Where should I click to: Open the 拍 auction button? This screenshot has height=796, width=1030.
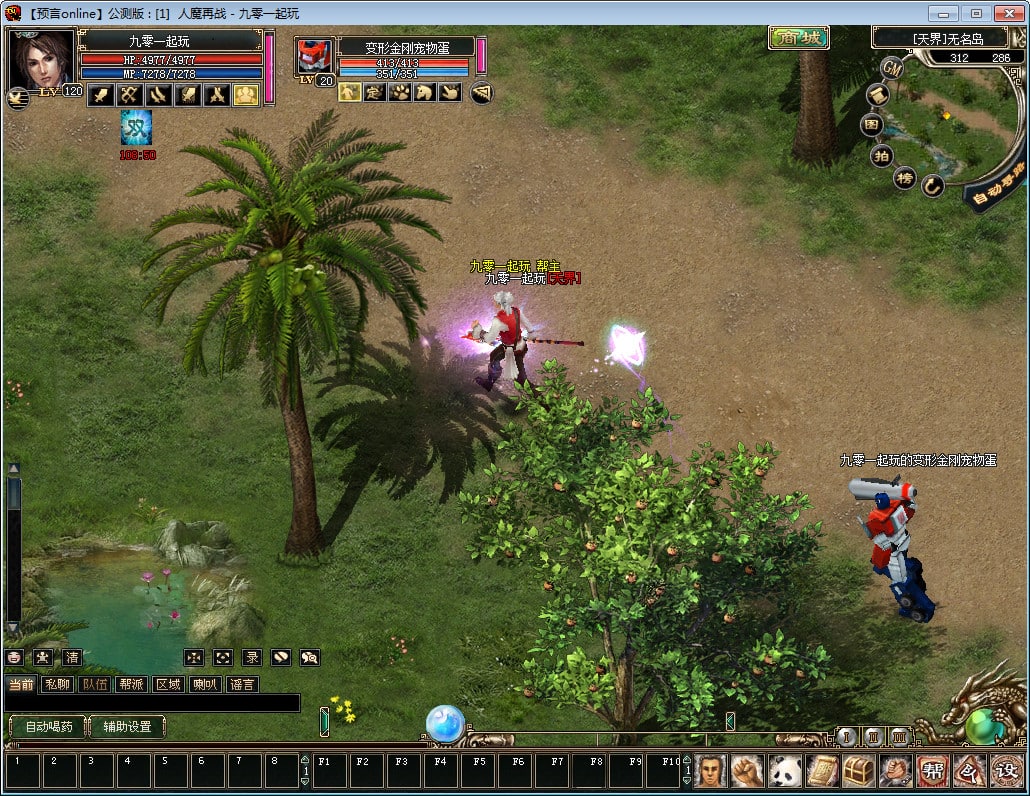coord(881,155)
